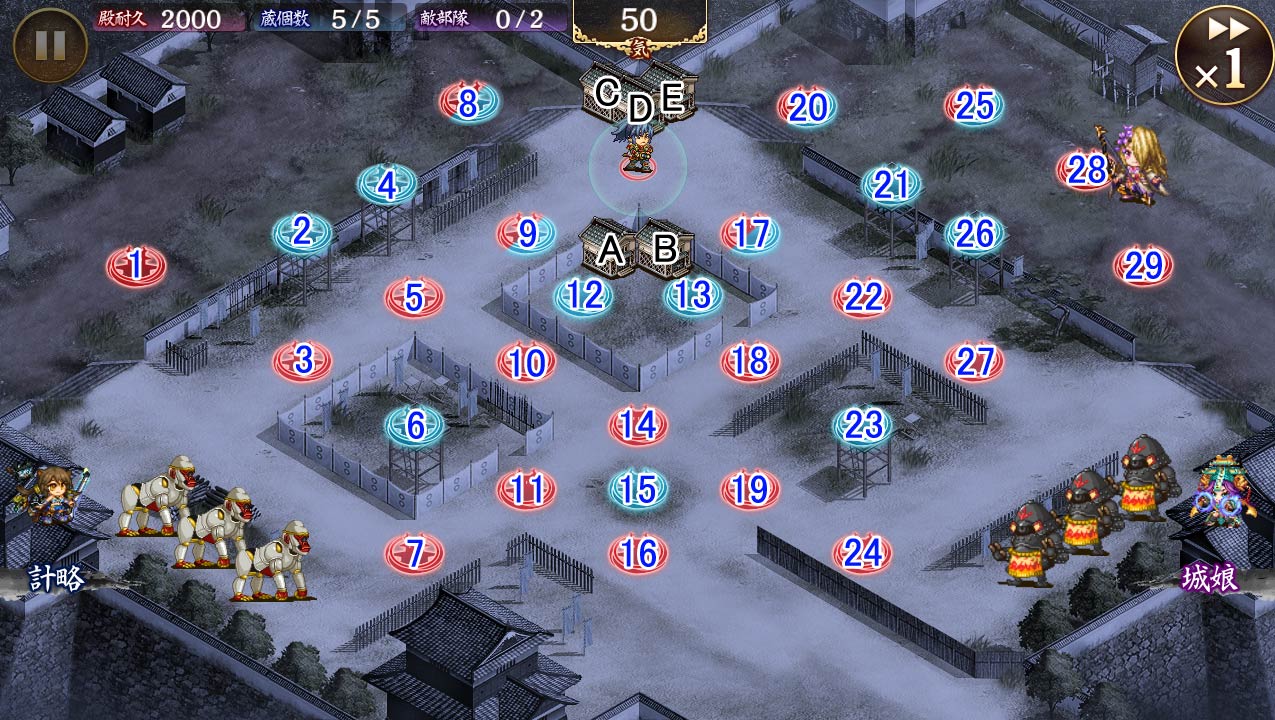
Task: Select blue tower tile 4
Action: click(387, 185)
